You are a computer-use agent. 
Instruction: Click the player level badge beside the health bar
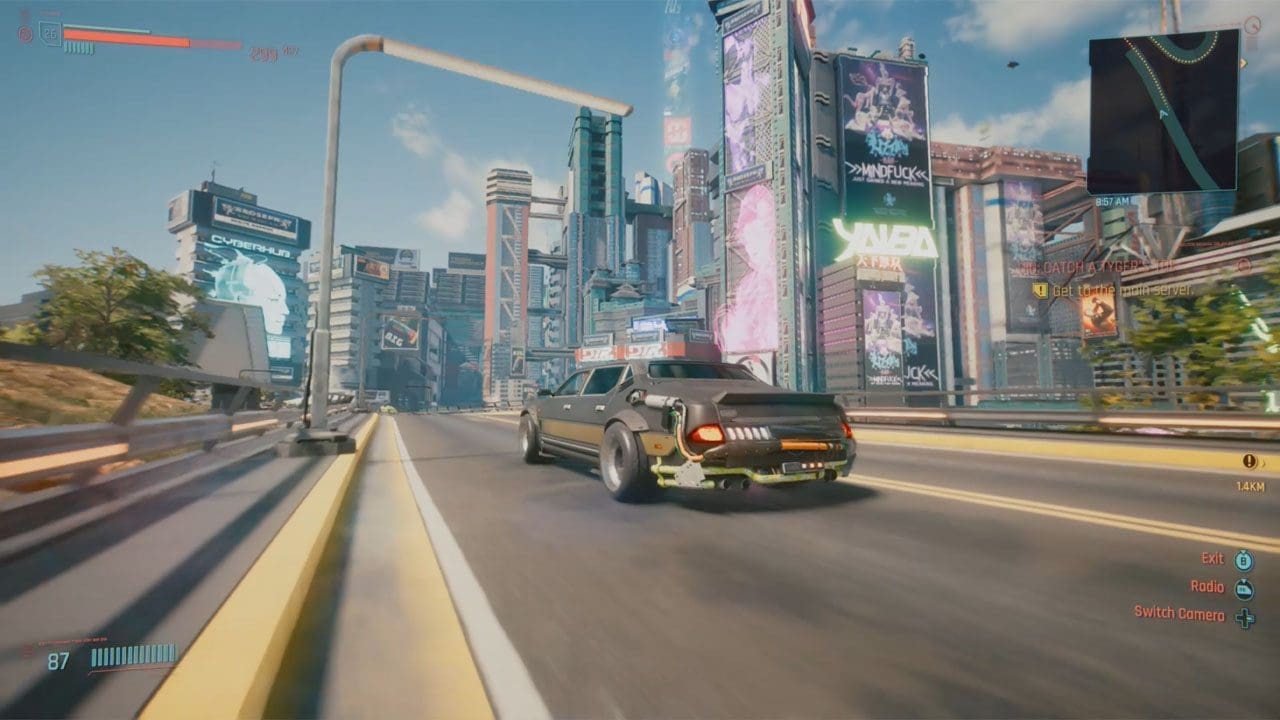50,32
